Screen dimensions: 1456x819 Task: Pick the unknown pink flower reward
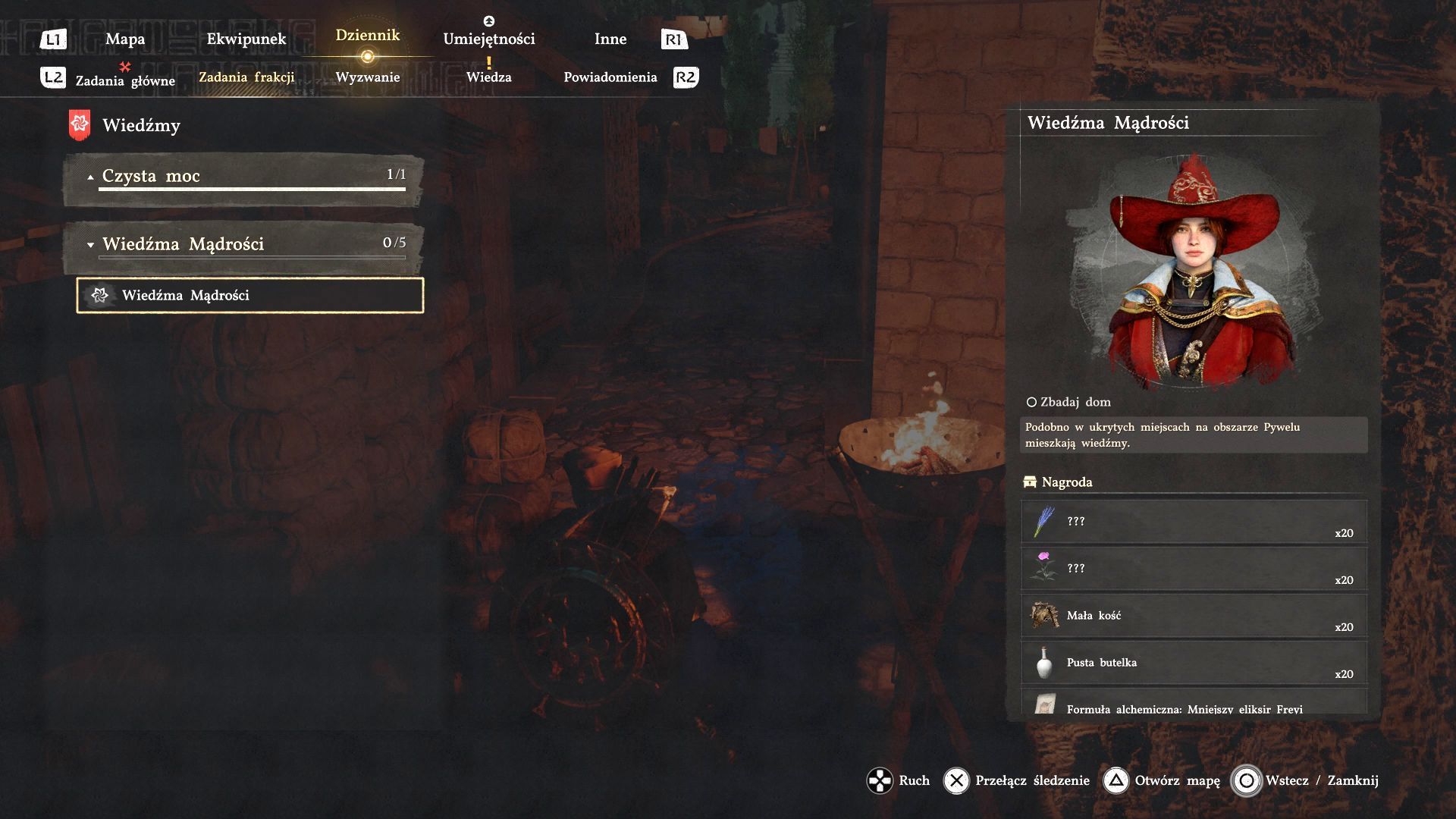point(1194,569)
